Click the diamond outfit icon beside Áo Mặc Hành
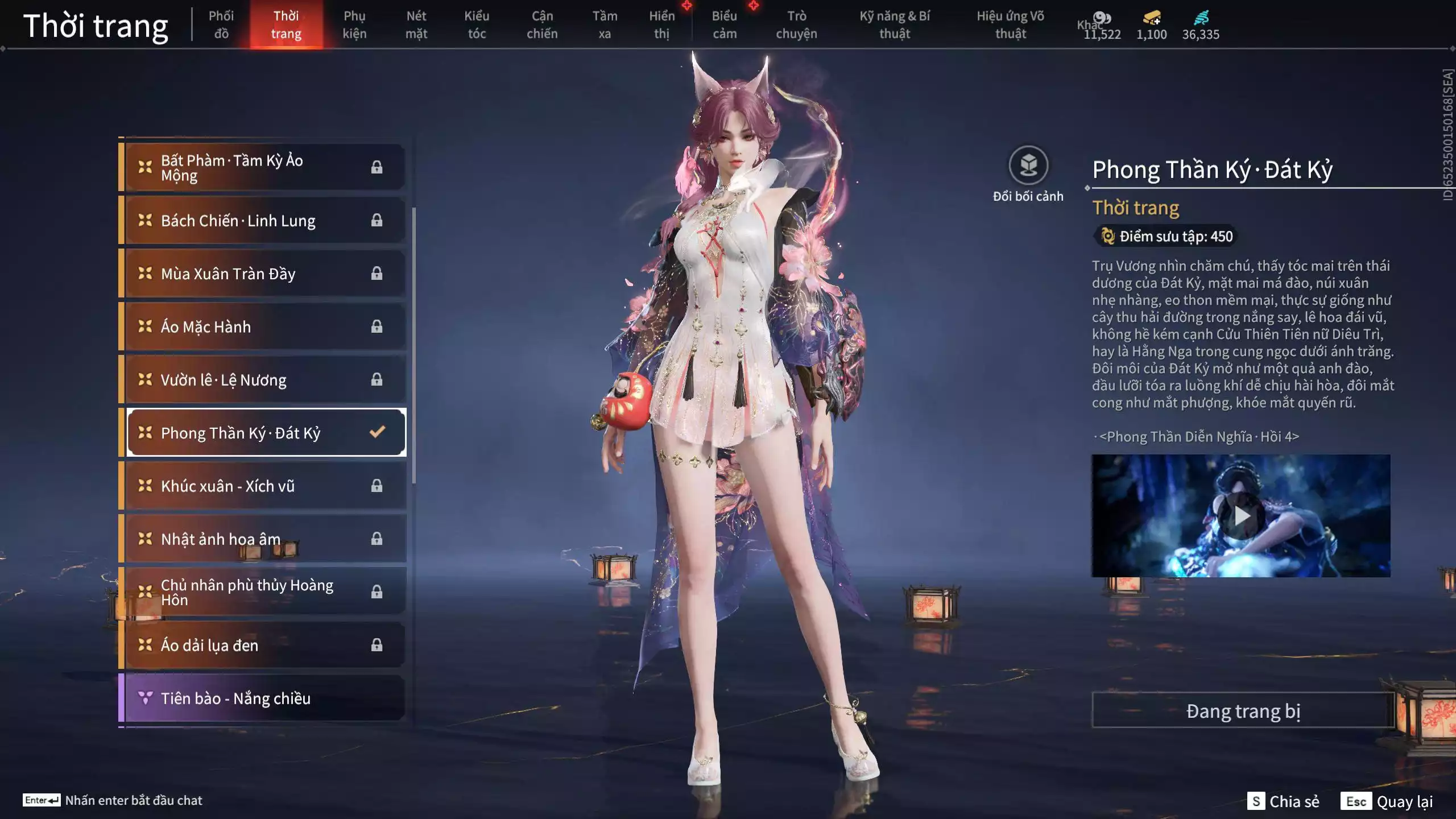Screen dimensions: 1456x819 tap(146, 326)
